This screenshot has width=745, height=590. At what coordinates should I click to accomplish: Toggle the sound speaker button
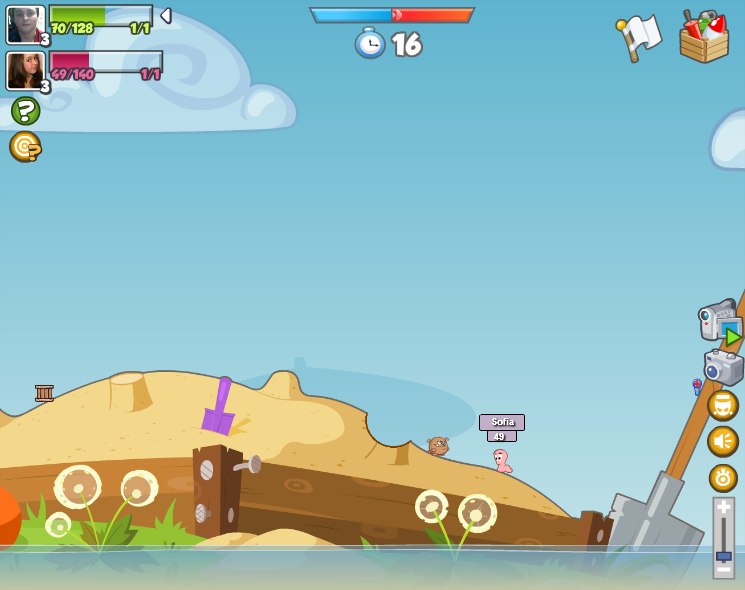click(723, 441)
